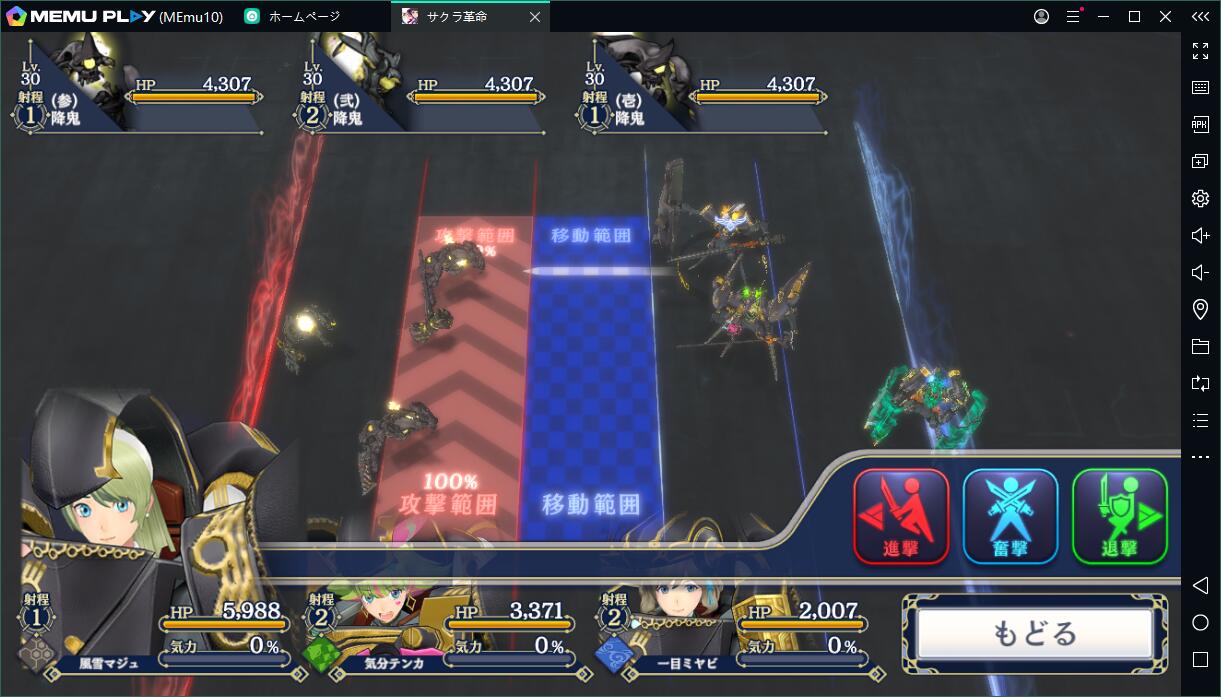Close the サクラ革命 emulator tab
This screenshot has height=697, width=1221.
pyautogui.click(x=535, y=16)
